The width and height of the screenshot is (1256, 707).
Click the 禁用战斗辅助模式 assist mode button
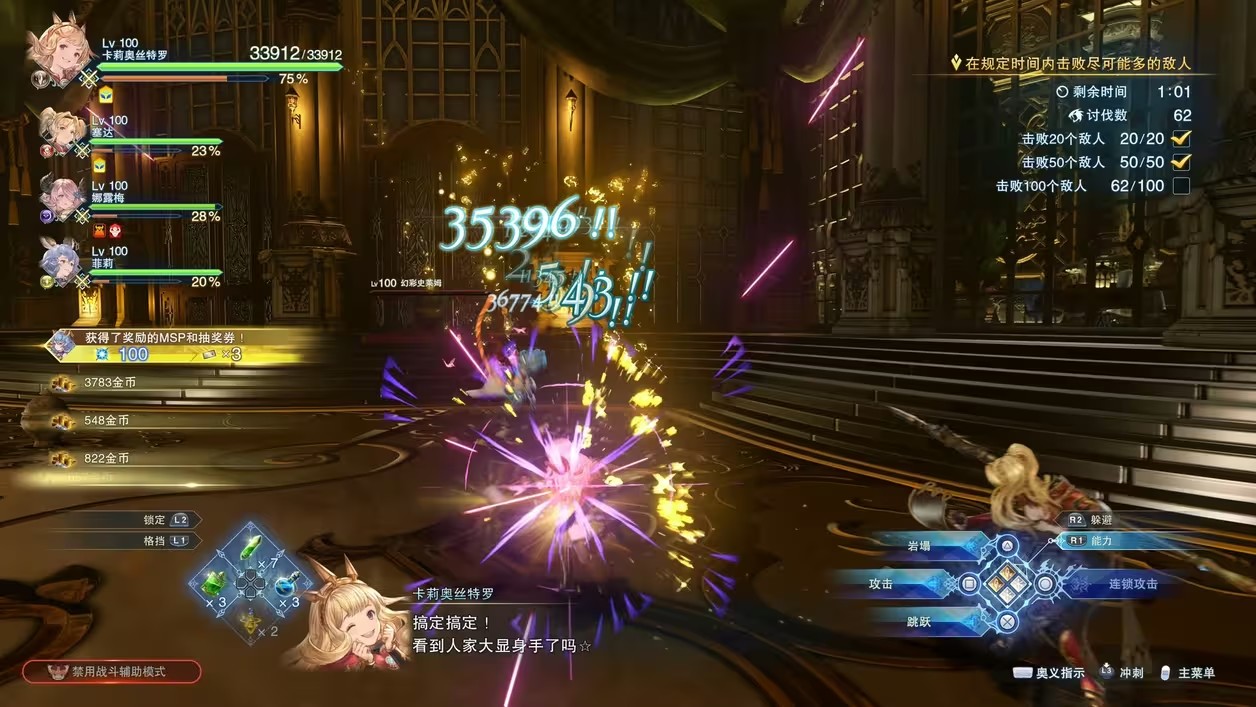pos(112,672)
